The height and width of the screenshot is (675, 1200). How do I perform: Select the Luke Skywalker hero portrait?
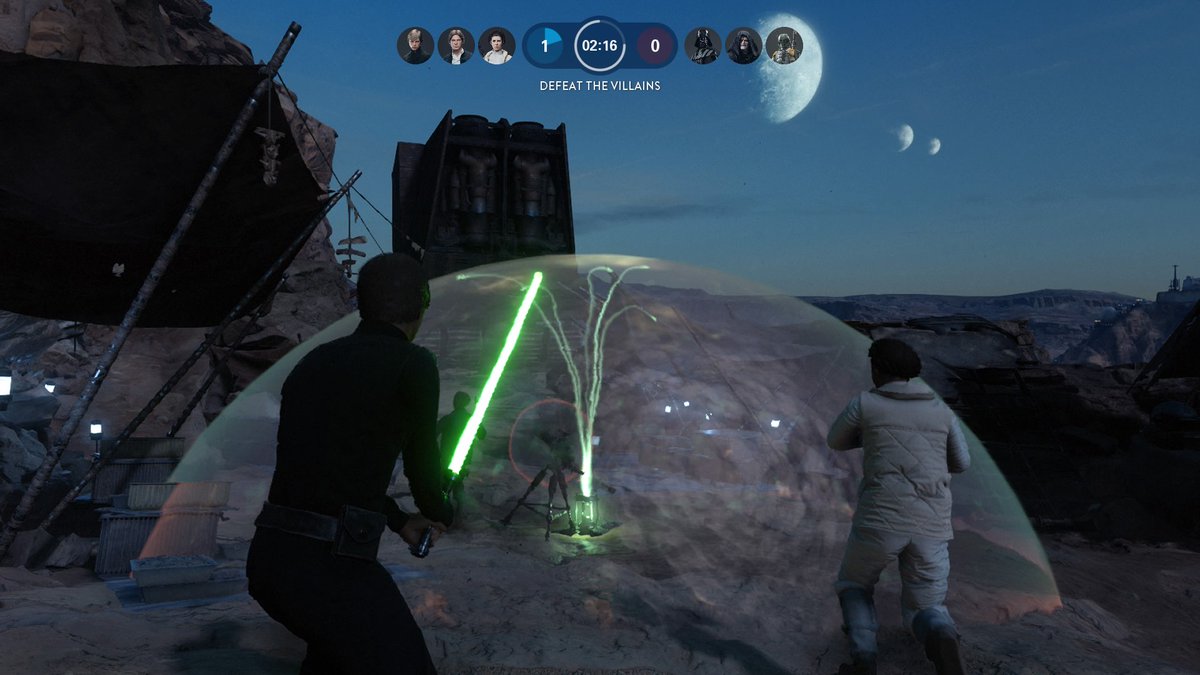(415, 45)
